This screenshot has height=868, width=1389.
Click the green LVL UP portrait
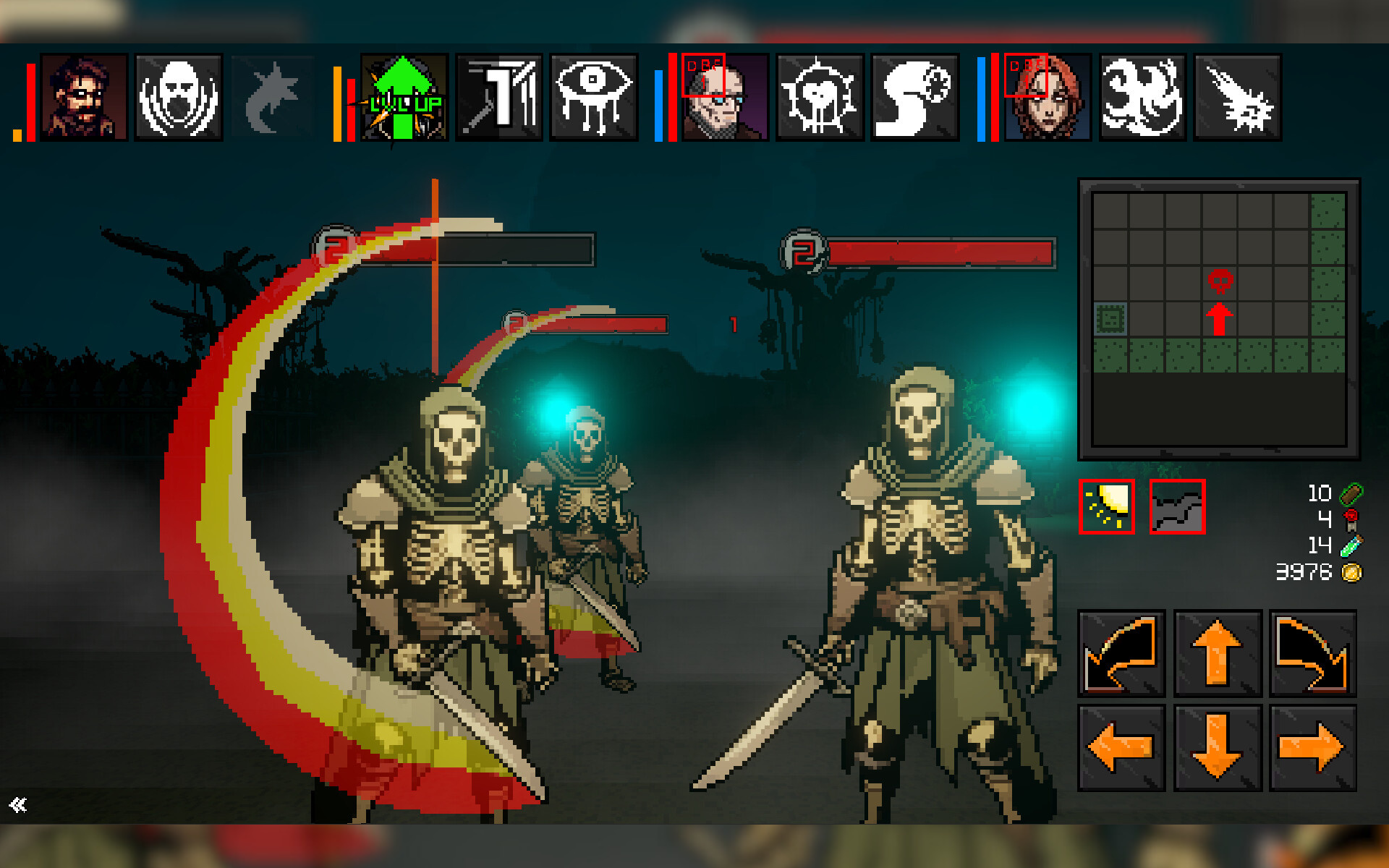(404, 98)
